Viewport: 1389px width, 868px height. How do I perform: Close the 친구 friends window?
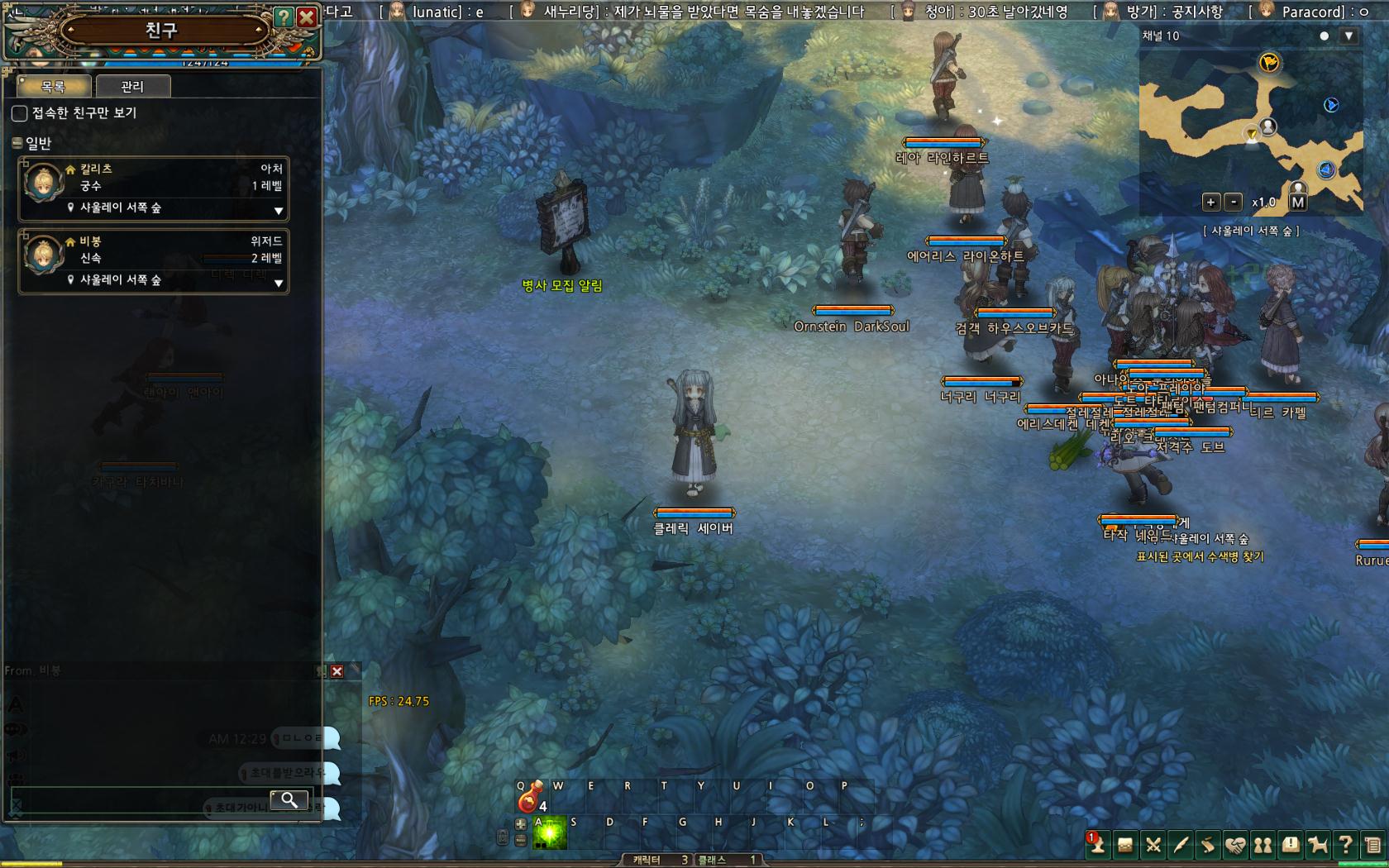pos(307,17)
